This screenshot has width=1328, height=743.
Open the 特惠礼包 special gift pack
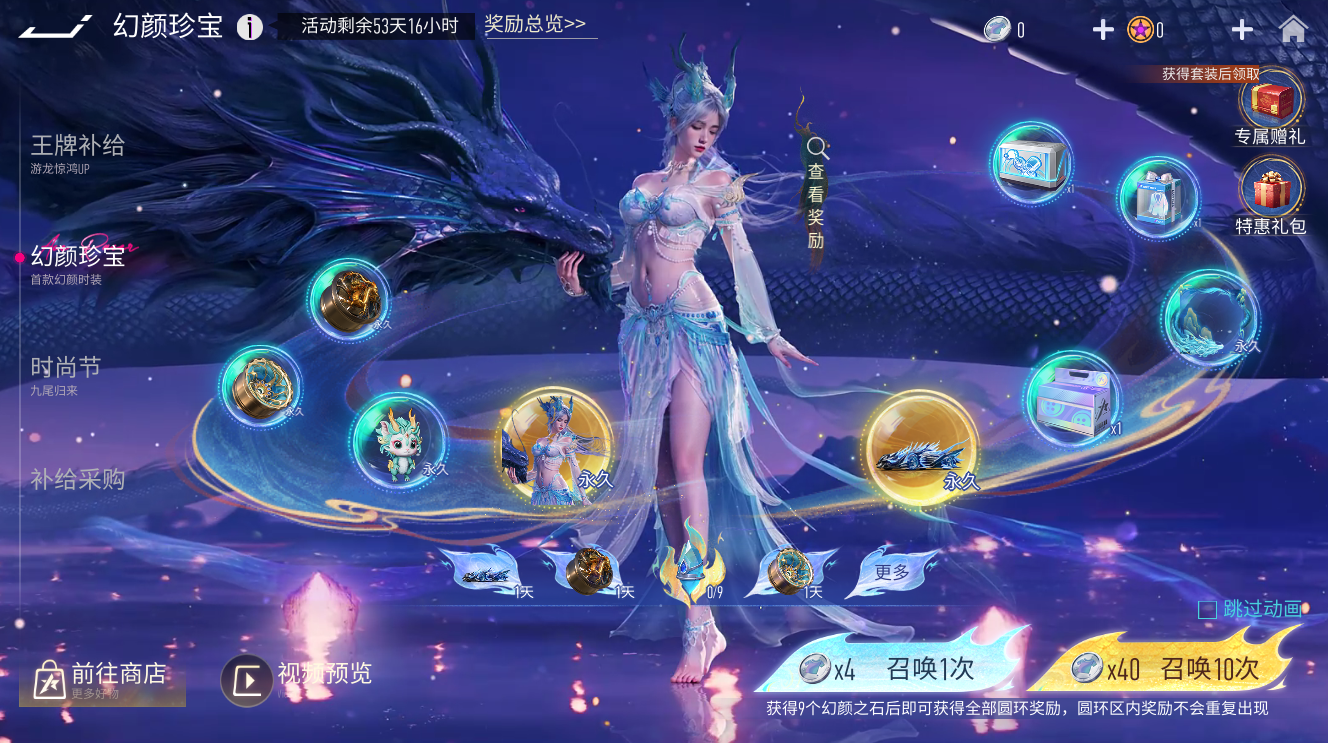tap(1272, 190)
